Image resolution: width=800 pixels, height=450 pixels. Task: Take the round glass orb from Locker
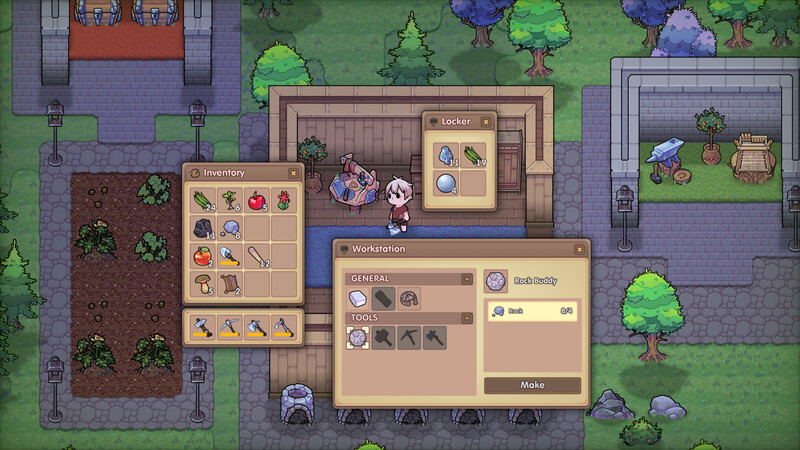pyautogui.click(x=444, y=183)
